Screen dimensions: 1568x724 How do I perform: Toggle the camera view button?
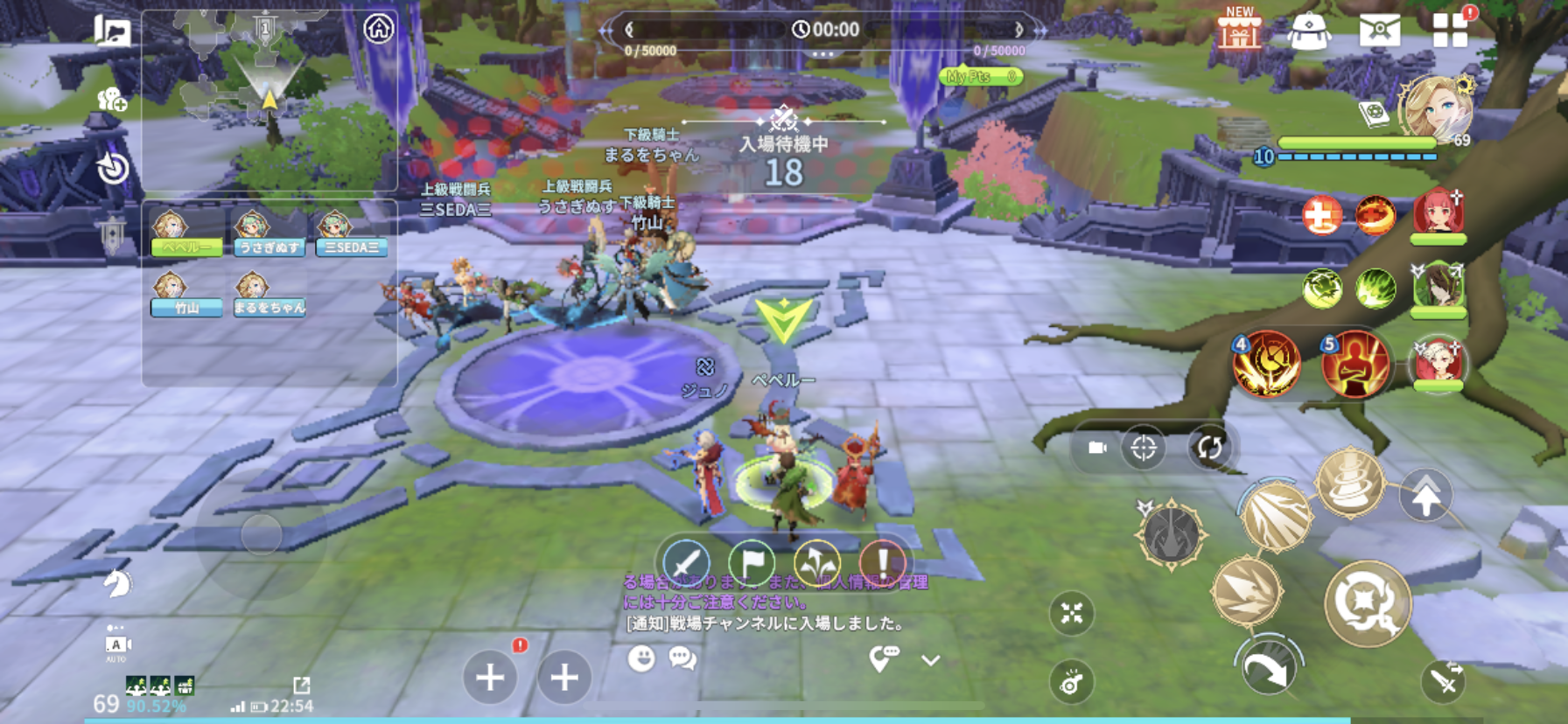(x=1097, y=448)
